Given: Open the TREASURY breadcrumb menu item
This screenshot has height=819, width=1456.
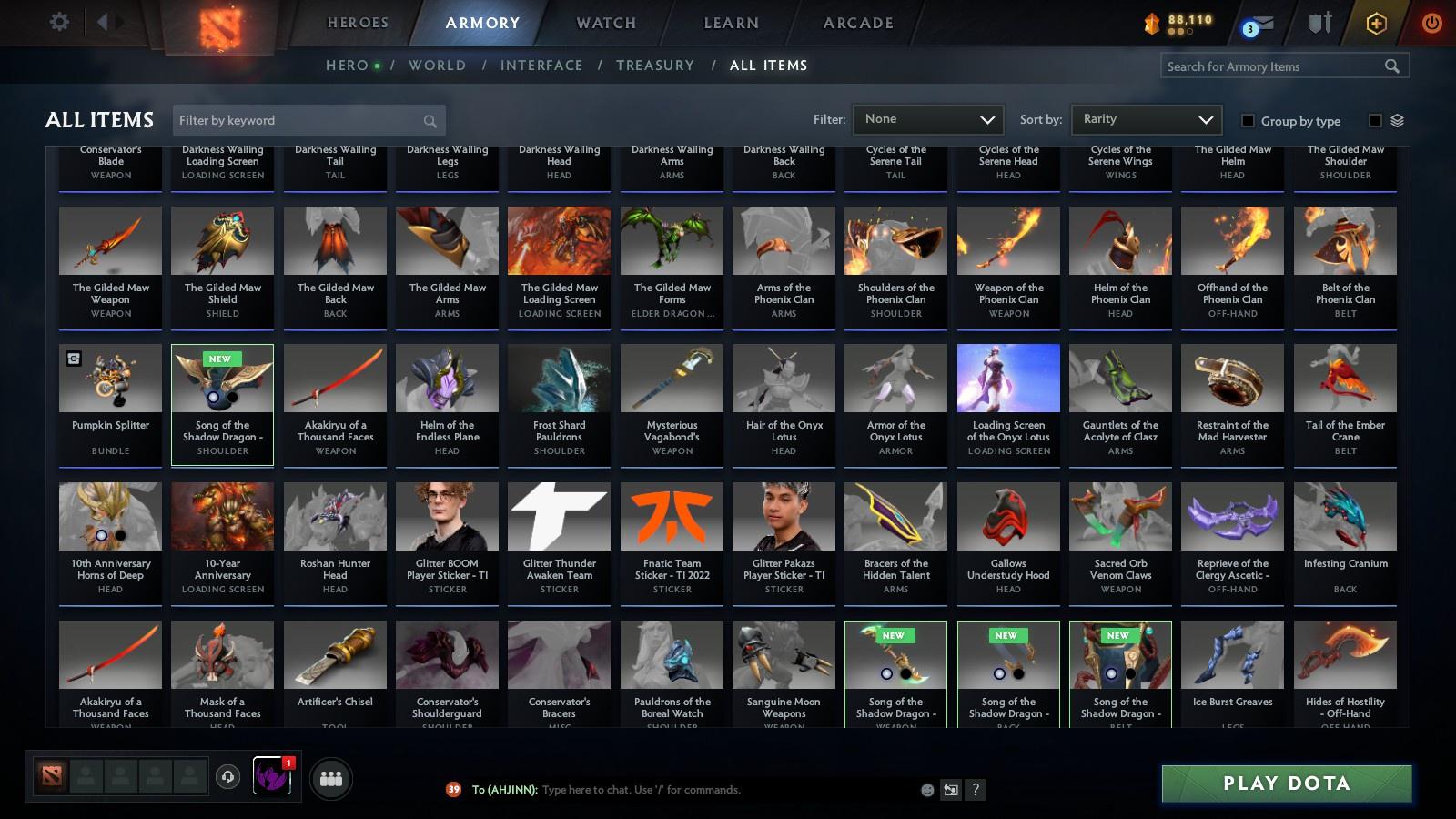Looking at the screenshot, I should pyautogui.click(x=655, y=65).
